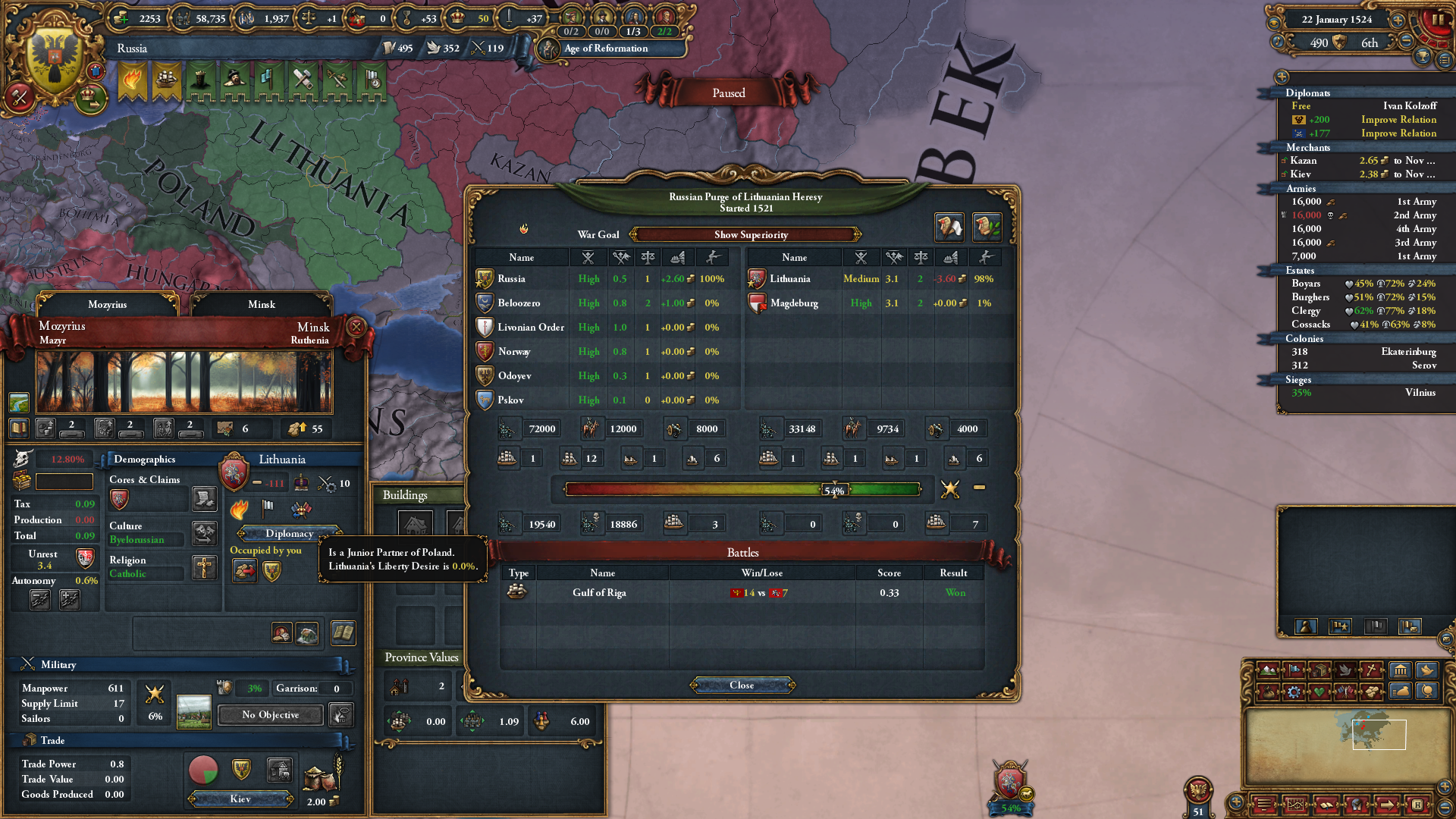
Task: Switch to the political mapmode
Action: click(1294, 671)
